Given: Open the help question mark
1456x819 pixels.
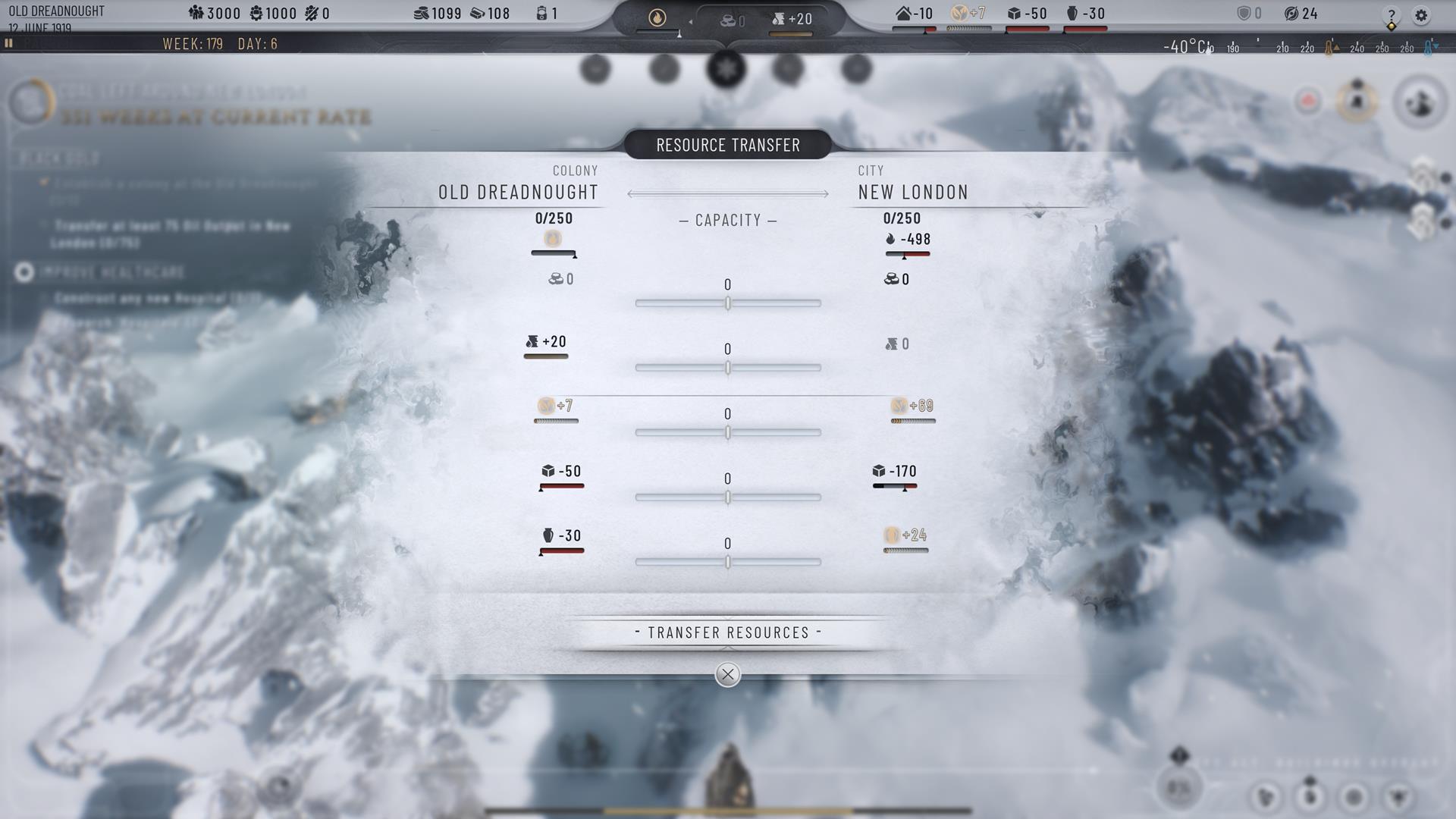Looking at the screenshot, I should [1392, 15].
